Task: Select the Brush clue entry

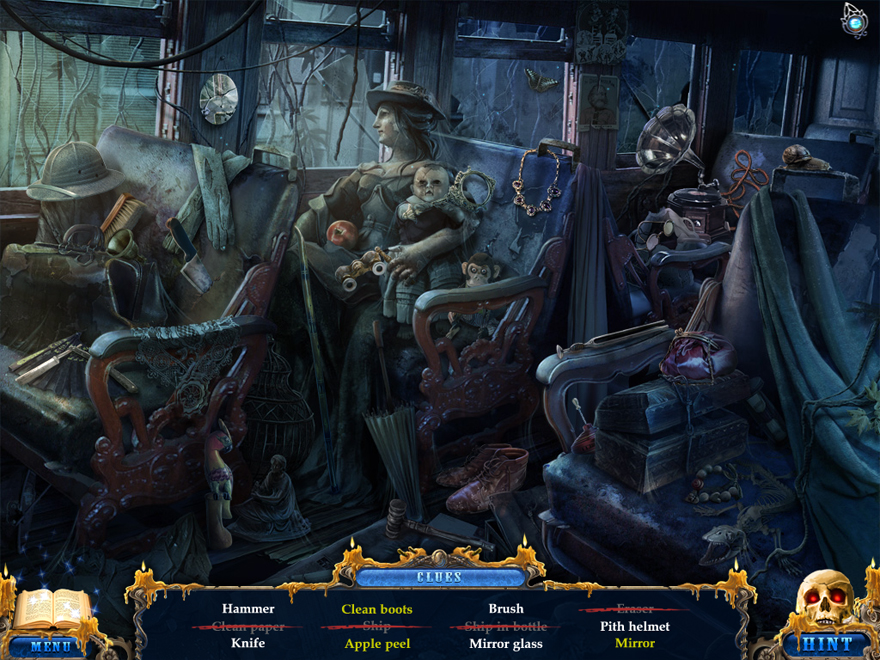Action: point(506,608)
